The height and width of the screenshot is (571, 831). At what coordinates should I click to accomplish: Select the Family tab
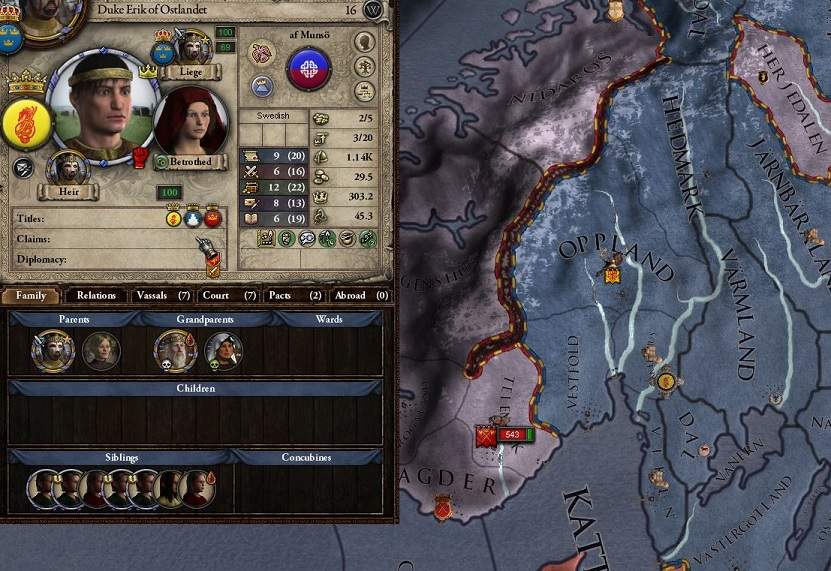[31, 295]
